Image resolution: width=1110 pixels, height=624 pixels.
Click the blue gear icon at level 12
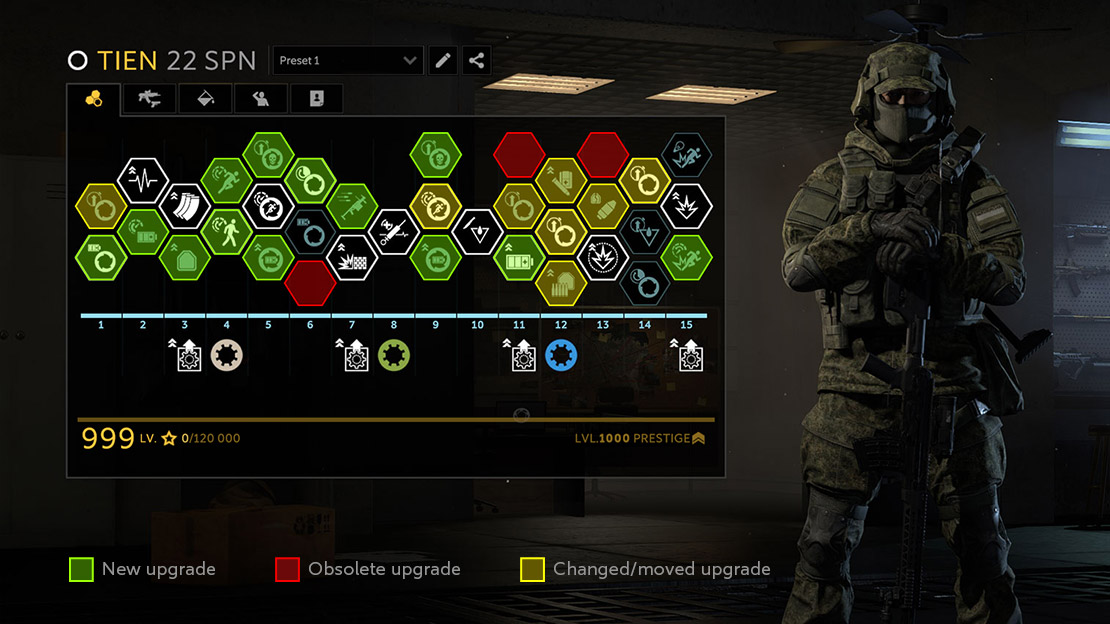tap(561, 355)
